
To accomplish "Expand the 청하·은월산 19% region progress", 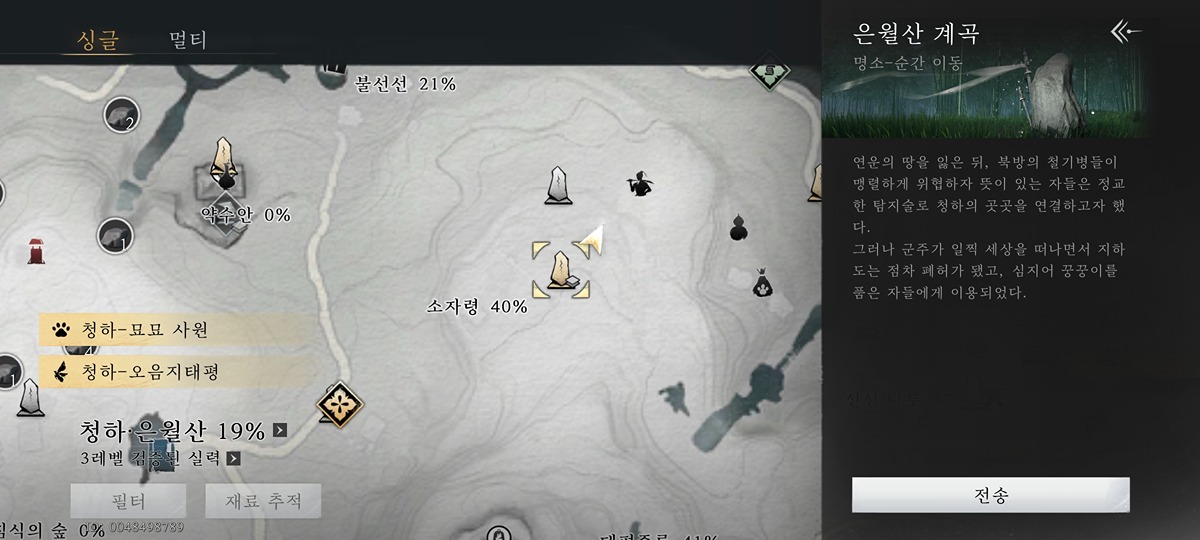I will (280, 431).
